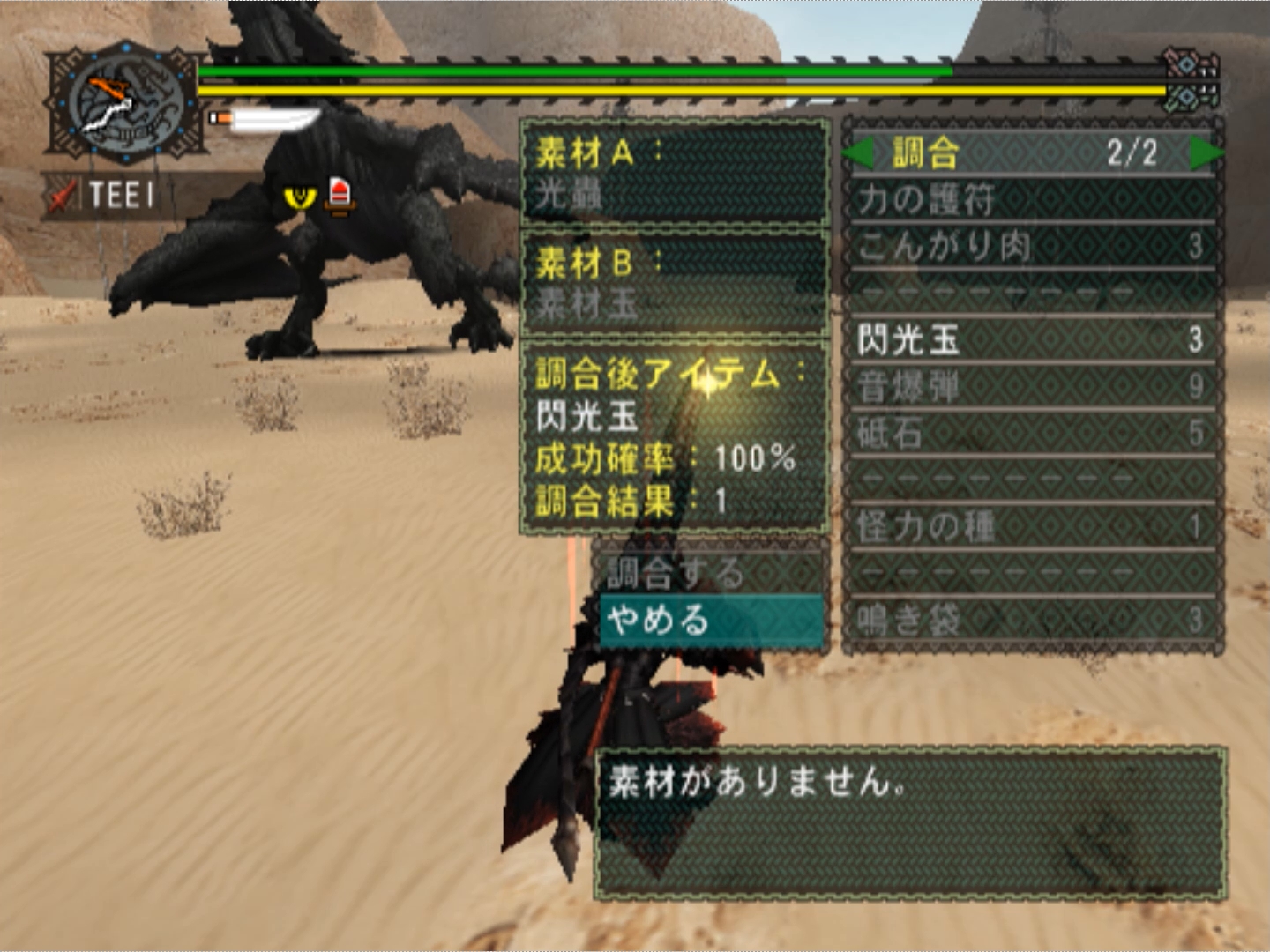Choose the 鳴き袋 list row

1032,620
